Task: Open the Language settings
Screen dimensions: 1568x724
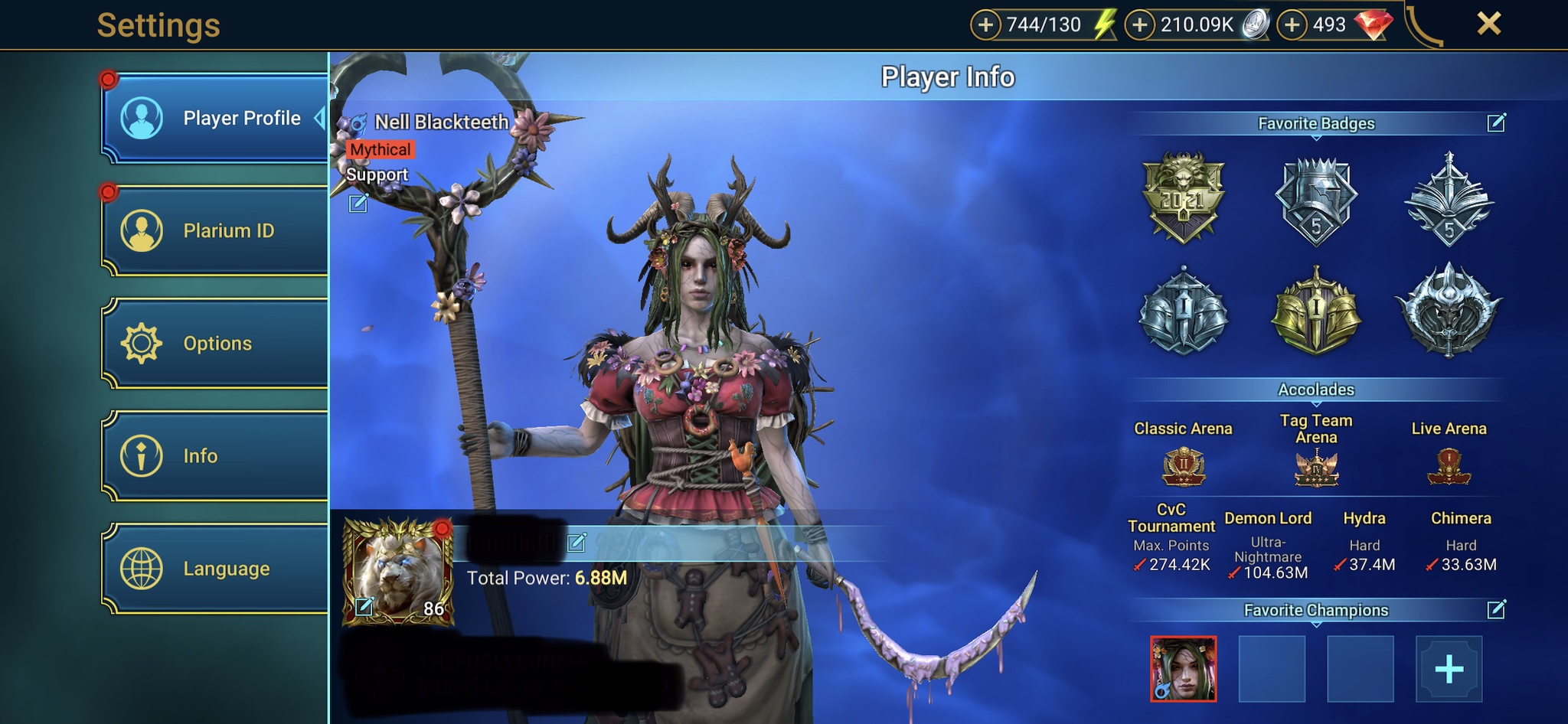Action: tap(215, 568)
